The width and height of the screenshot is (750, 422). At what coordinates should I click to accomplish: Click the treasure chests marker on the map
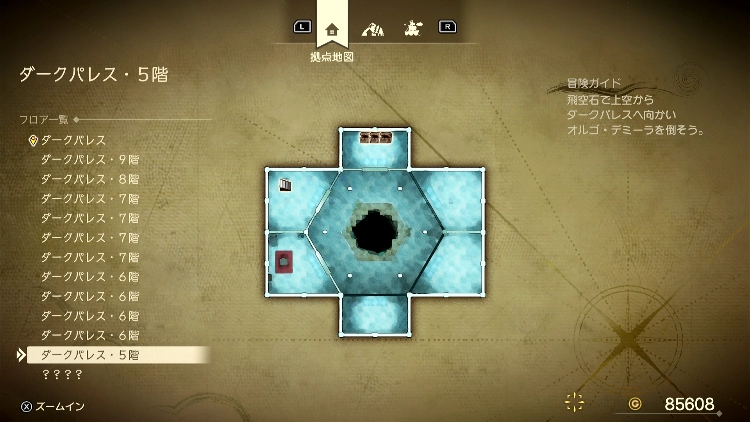pyautogui.click(x=375, y=138)
